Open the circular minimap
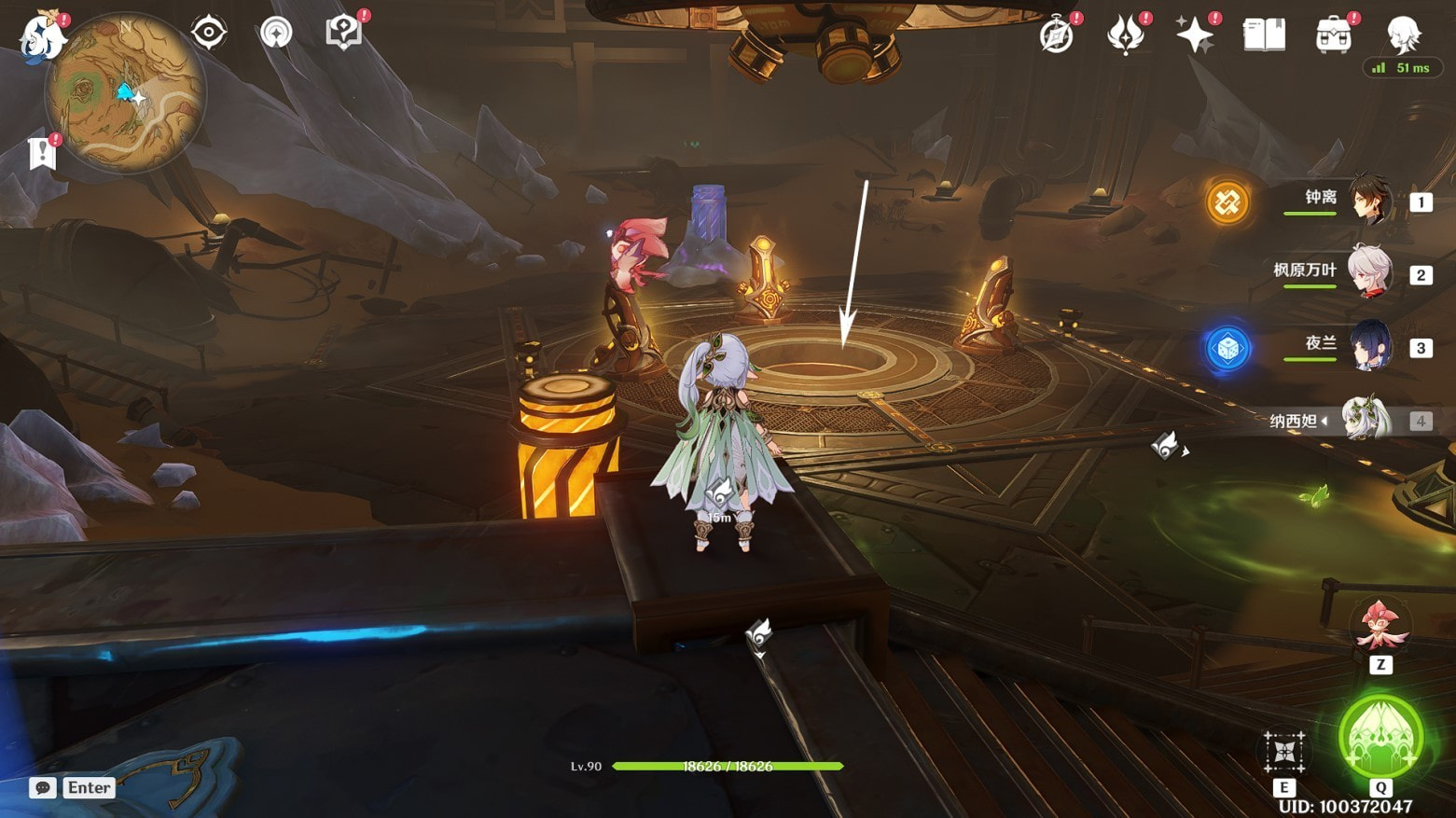The width and height of the screenshot is (1456, 818). tap(125, 93)
